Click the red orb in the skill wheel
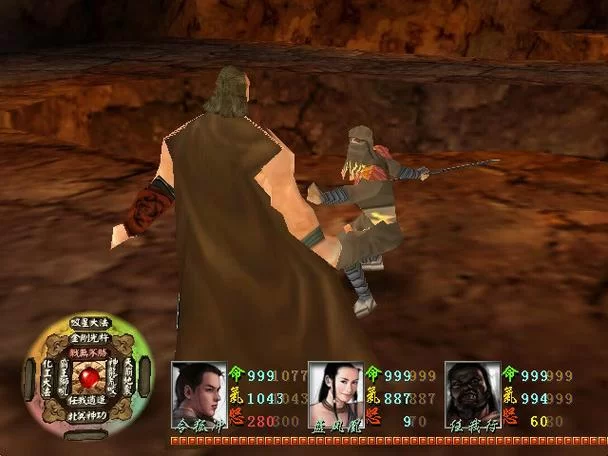This screenshot has width=608, height=456. [91, 378]
